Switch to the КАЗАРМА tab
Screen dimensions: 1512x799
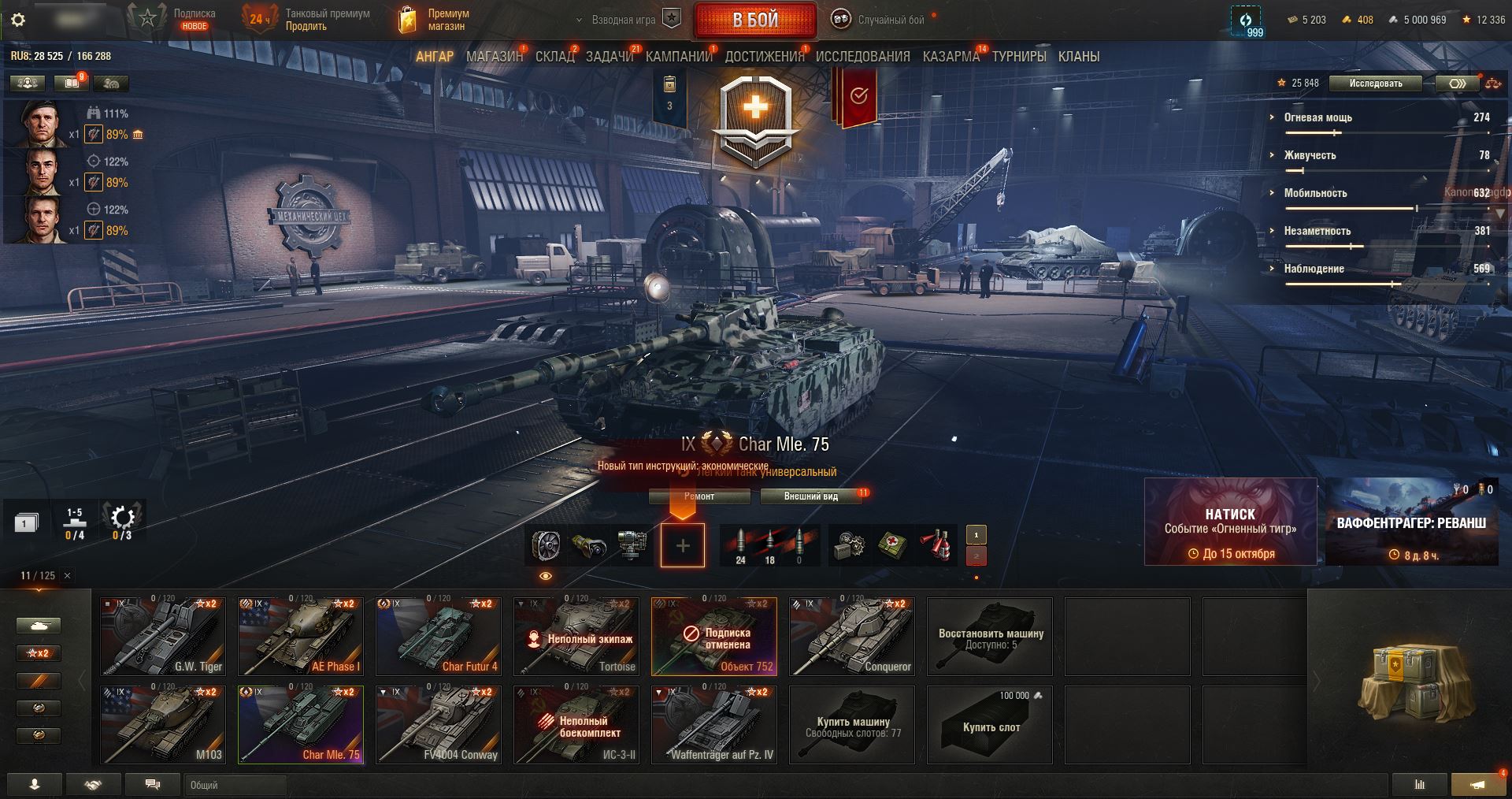click(x=951, y=57)
